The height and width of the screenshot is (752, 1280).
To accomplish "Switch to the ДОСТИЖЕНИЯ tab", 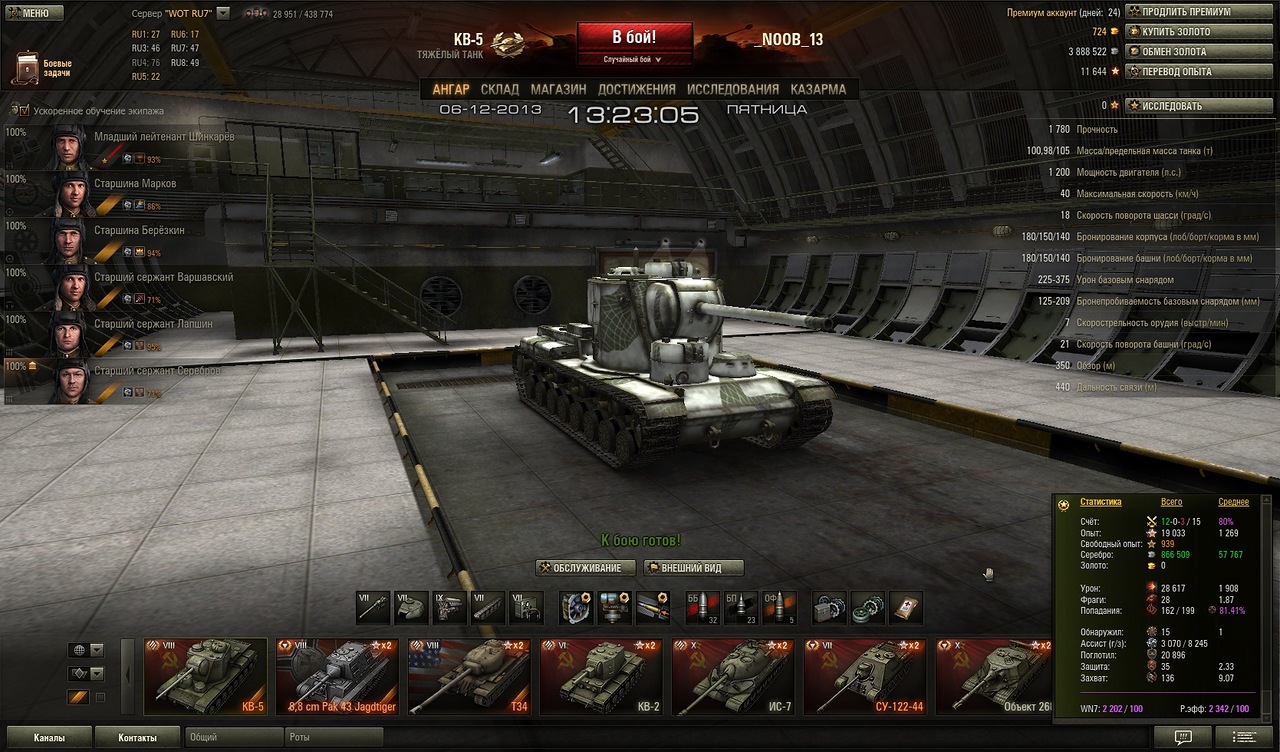I will [636, 89].
